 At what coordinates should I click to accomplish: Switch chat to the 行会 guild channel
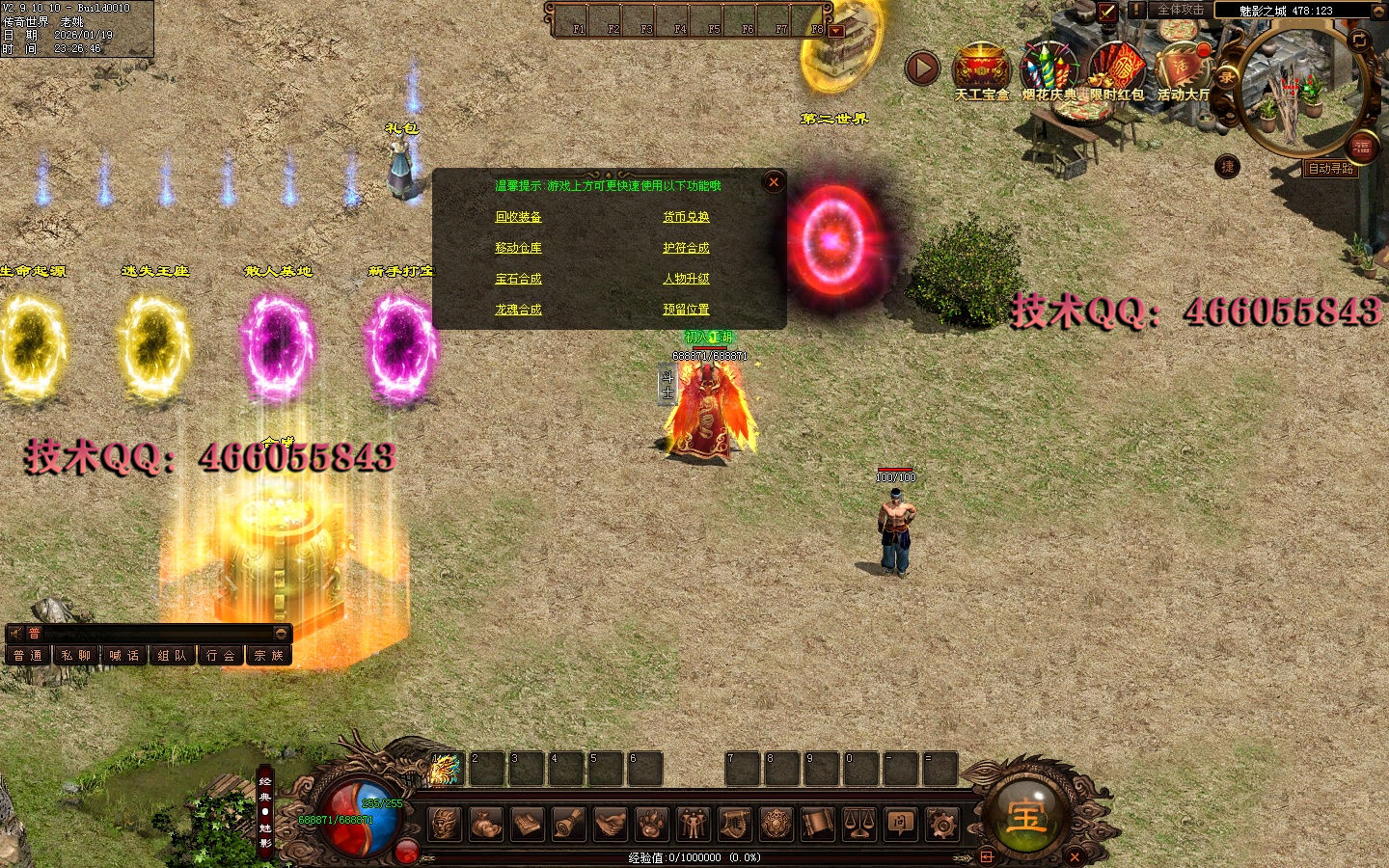pos(221,656)
